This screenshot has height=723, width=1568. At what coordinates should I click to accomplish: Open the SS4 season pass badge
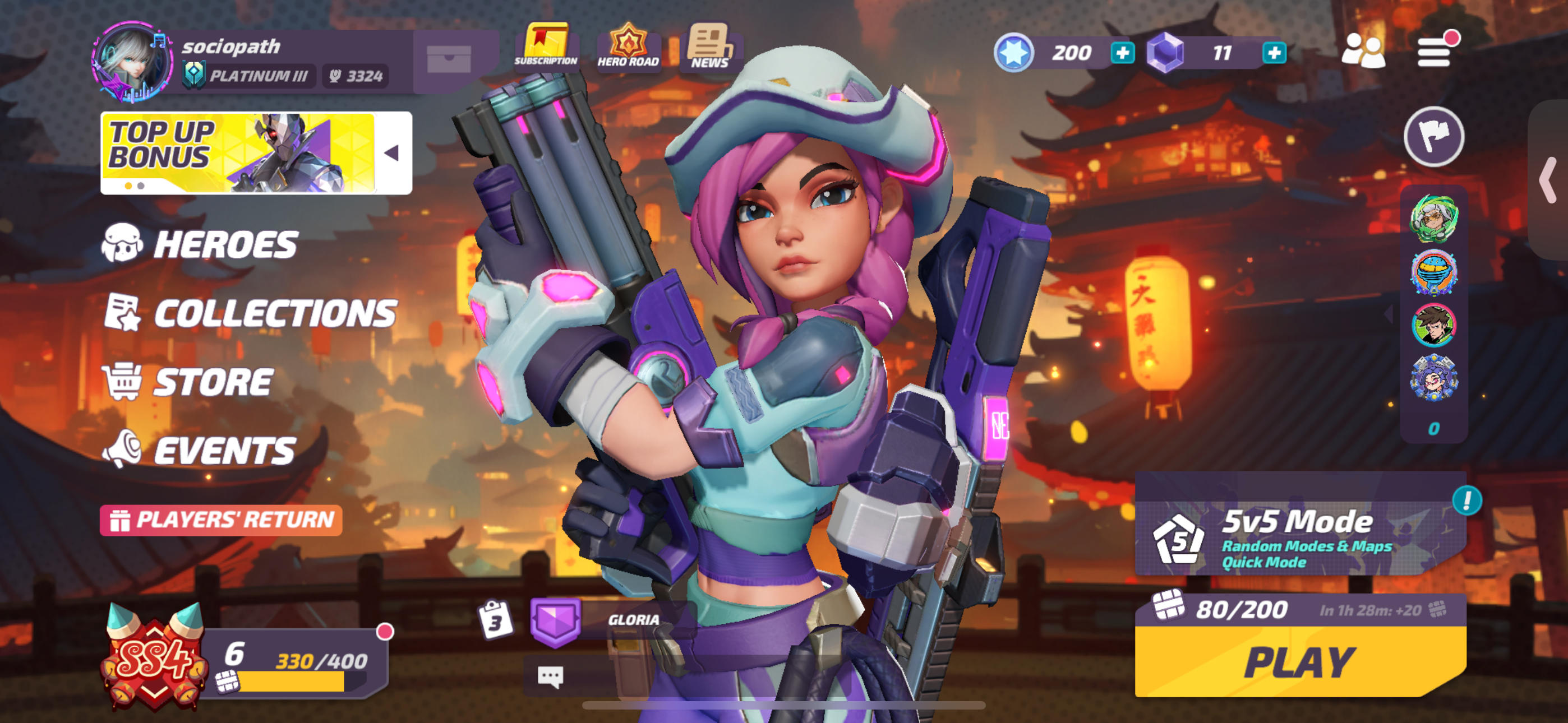click(154, 657)
